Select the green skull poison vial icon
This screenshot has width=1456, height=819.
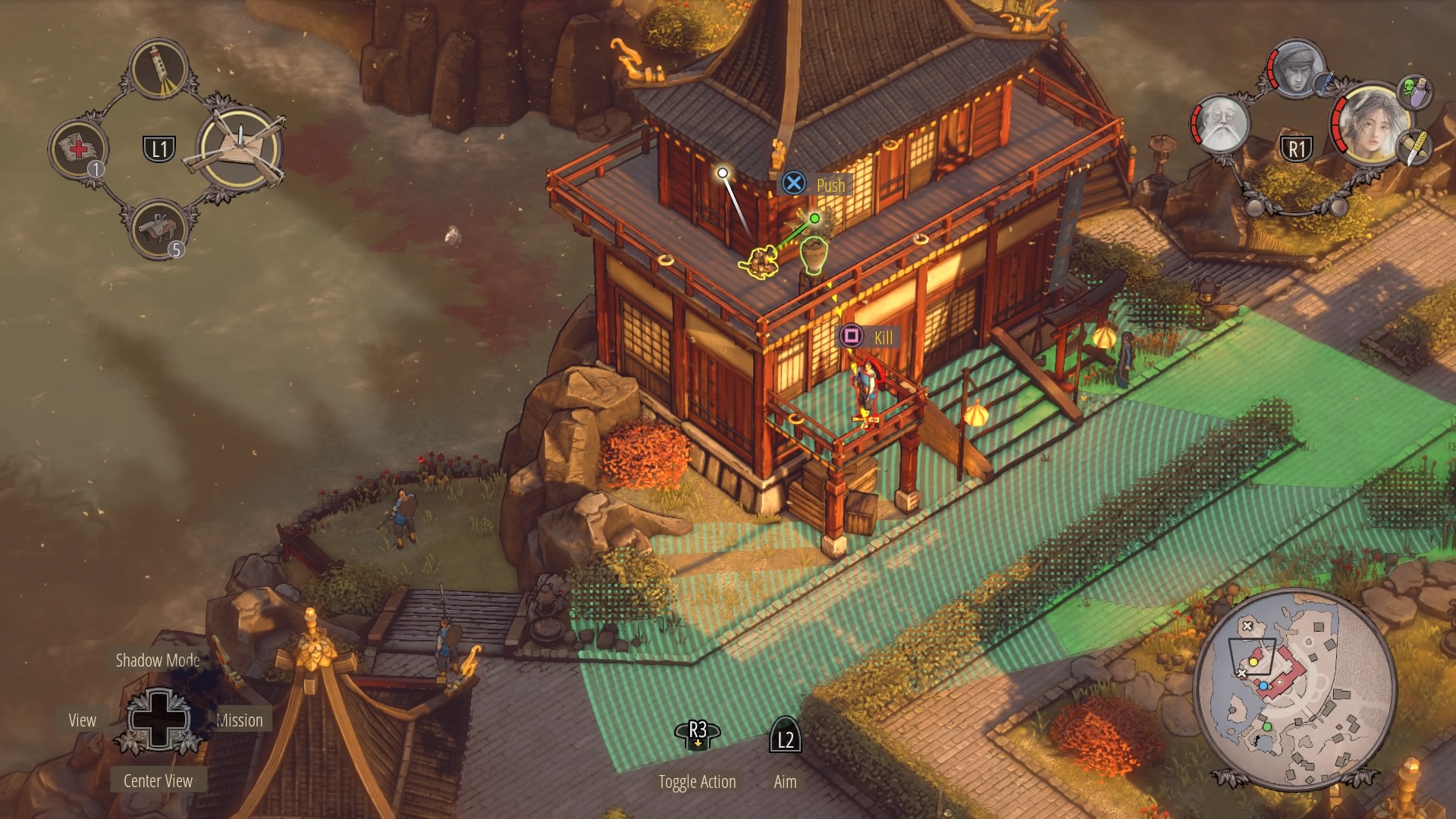pos(1414,91)
